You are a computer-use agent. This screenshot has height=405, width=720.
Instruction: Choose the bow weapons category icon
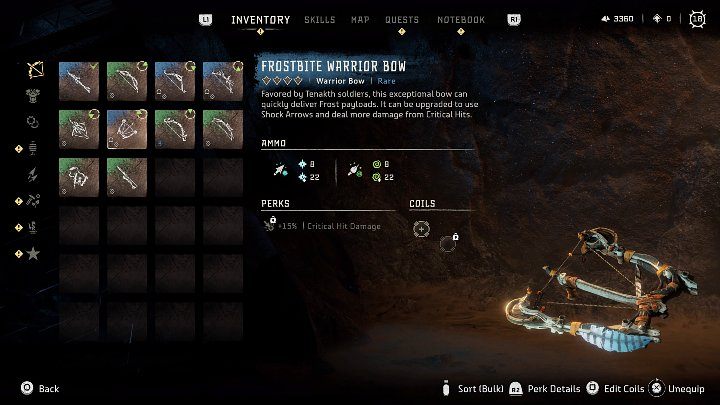click(x=35, y=70)
